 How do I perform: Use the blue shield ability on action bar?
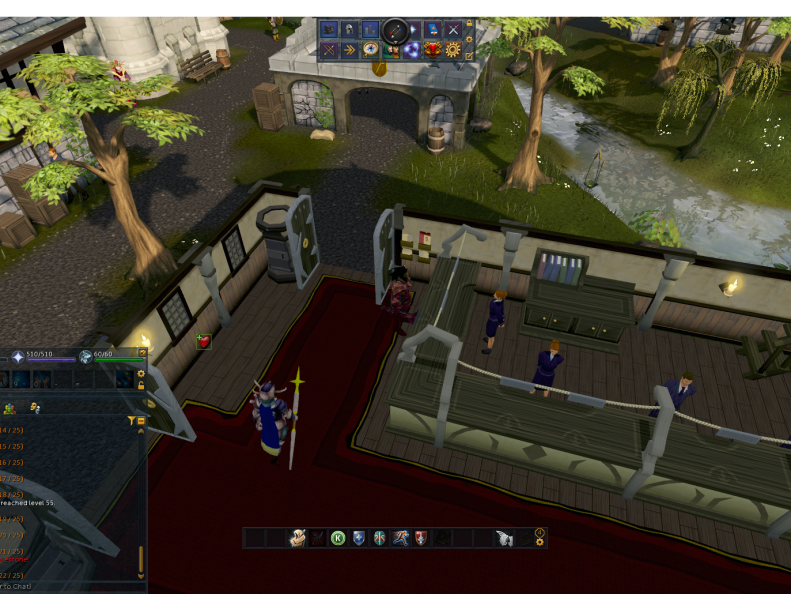click(x=359, y=538)
